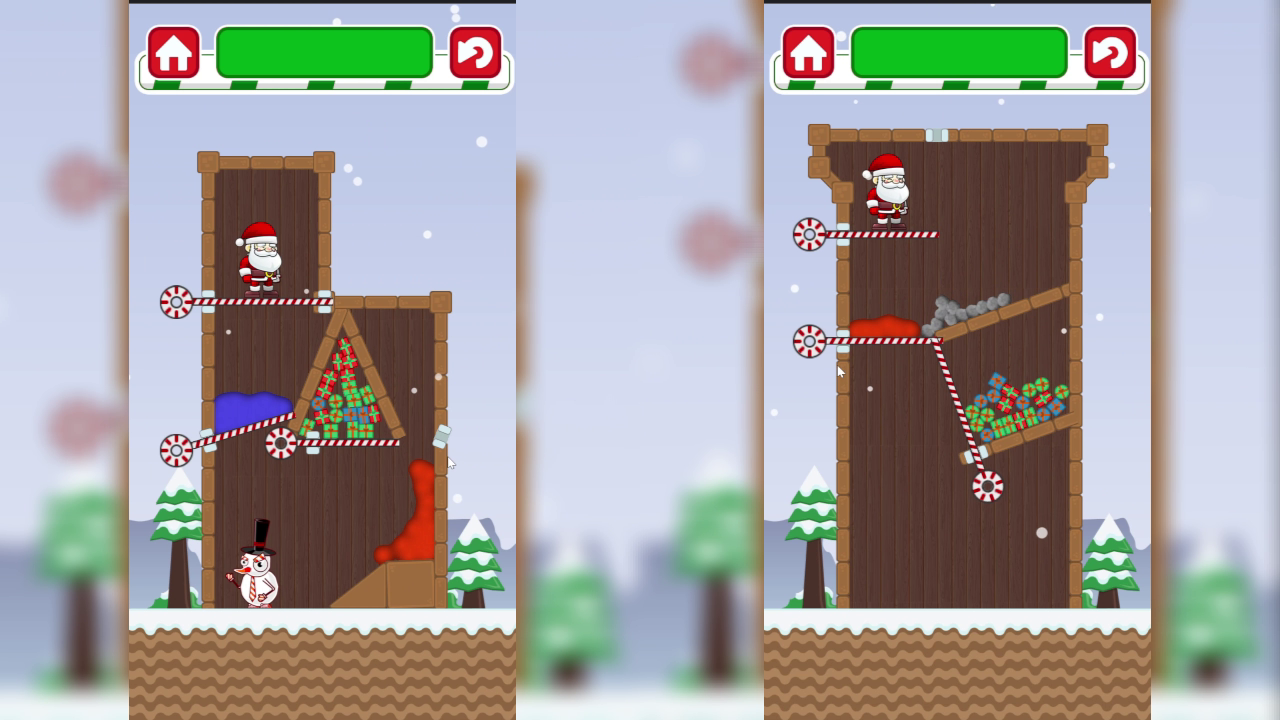Image resolution: width=1280 pixels, height=720 pixels.
Task: Open the Home menu on the right screen
Action: point(807,50)
